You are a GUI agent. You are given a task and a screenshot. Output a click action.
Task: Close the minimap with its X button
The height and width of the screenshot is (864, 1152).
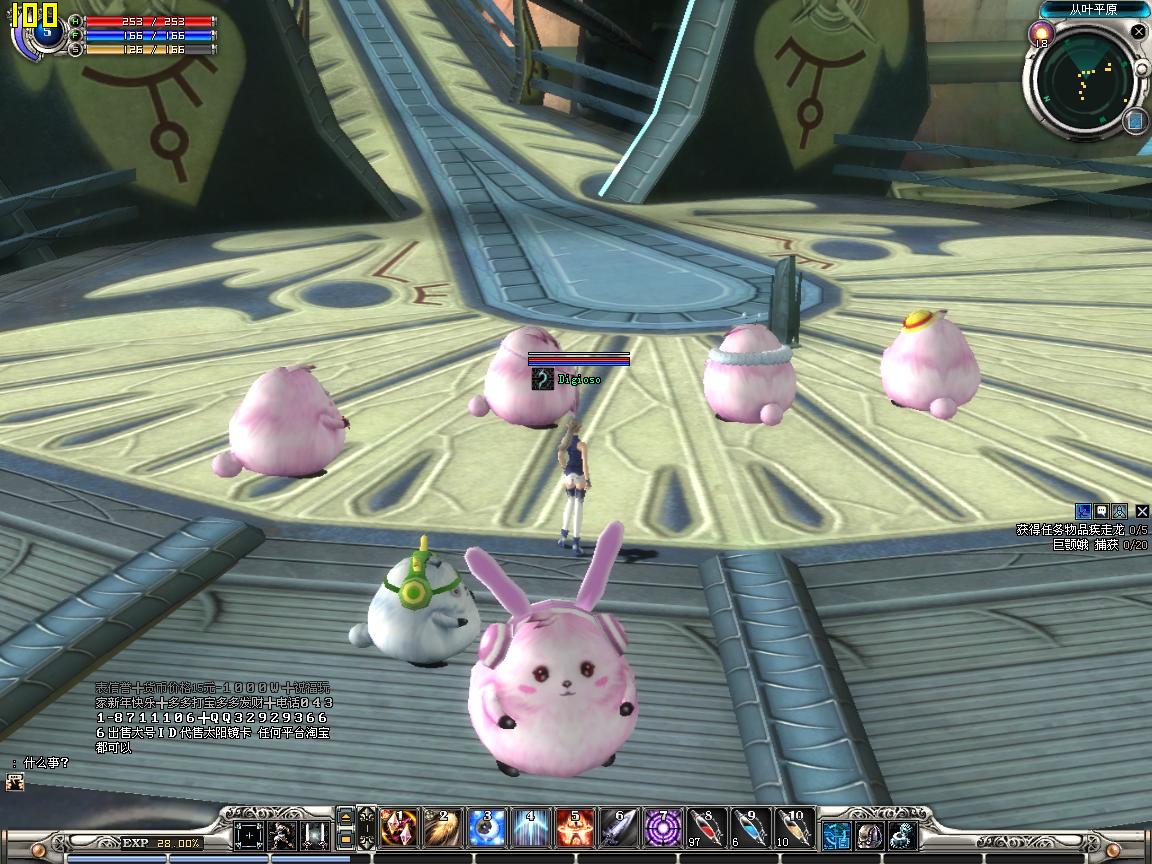click(x=1138, y=31)
